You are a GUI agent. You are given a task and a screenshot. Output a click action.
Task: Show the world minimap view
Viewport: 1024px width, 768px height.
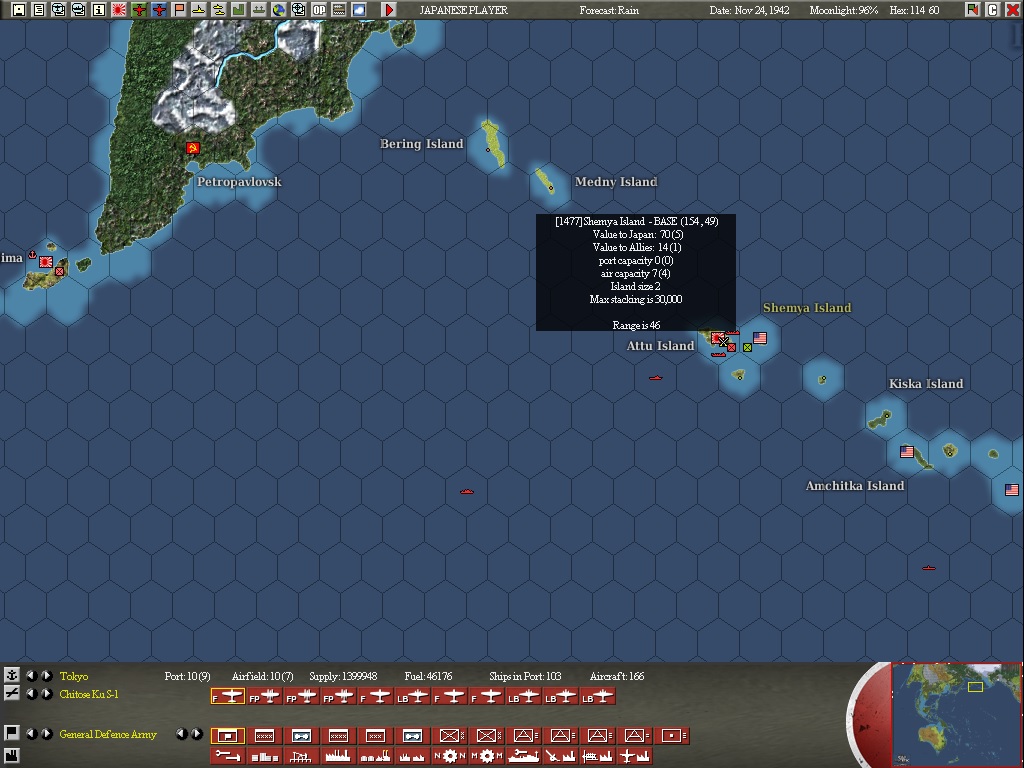click(x=956, y=714)
